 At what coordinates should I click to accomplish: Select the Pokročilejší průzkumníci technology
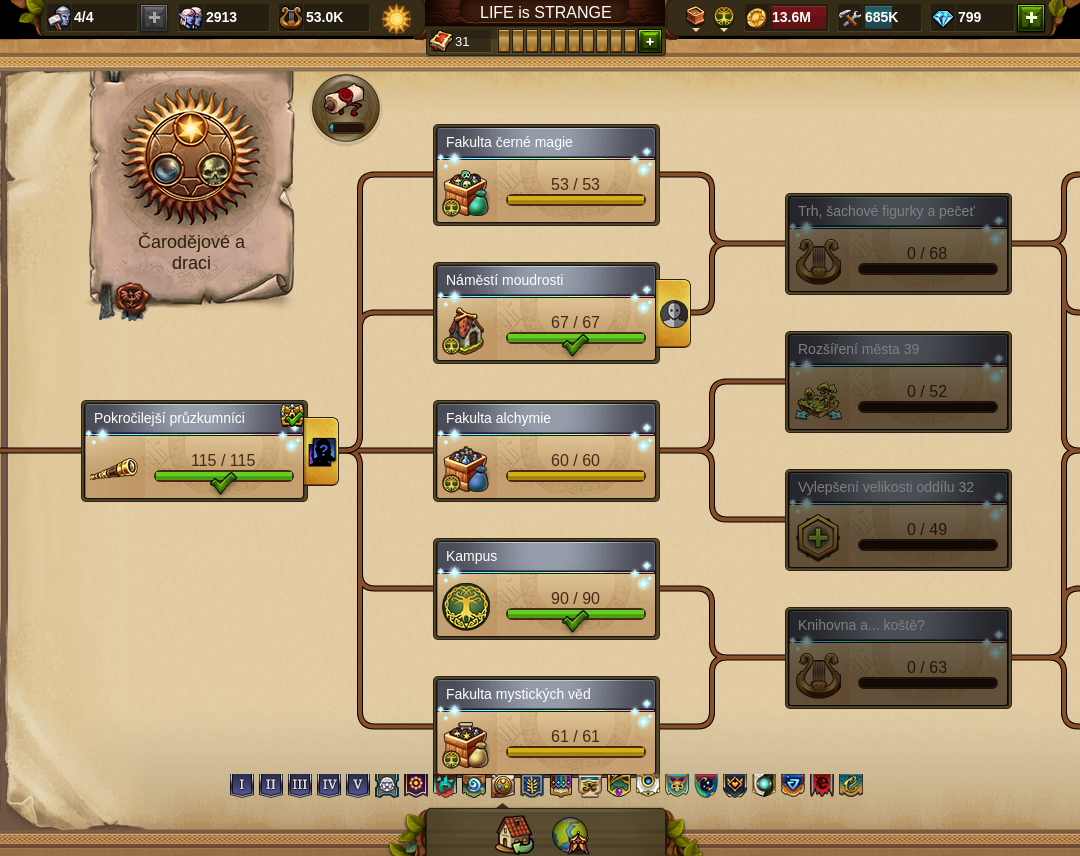[194, 451]
